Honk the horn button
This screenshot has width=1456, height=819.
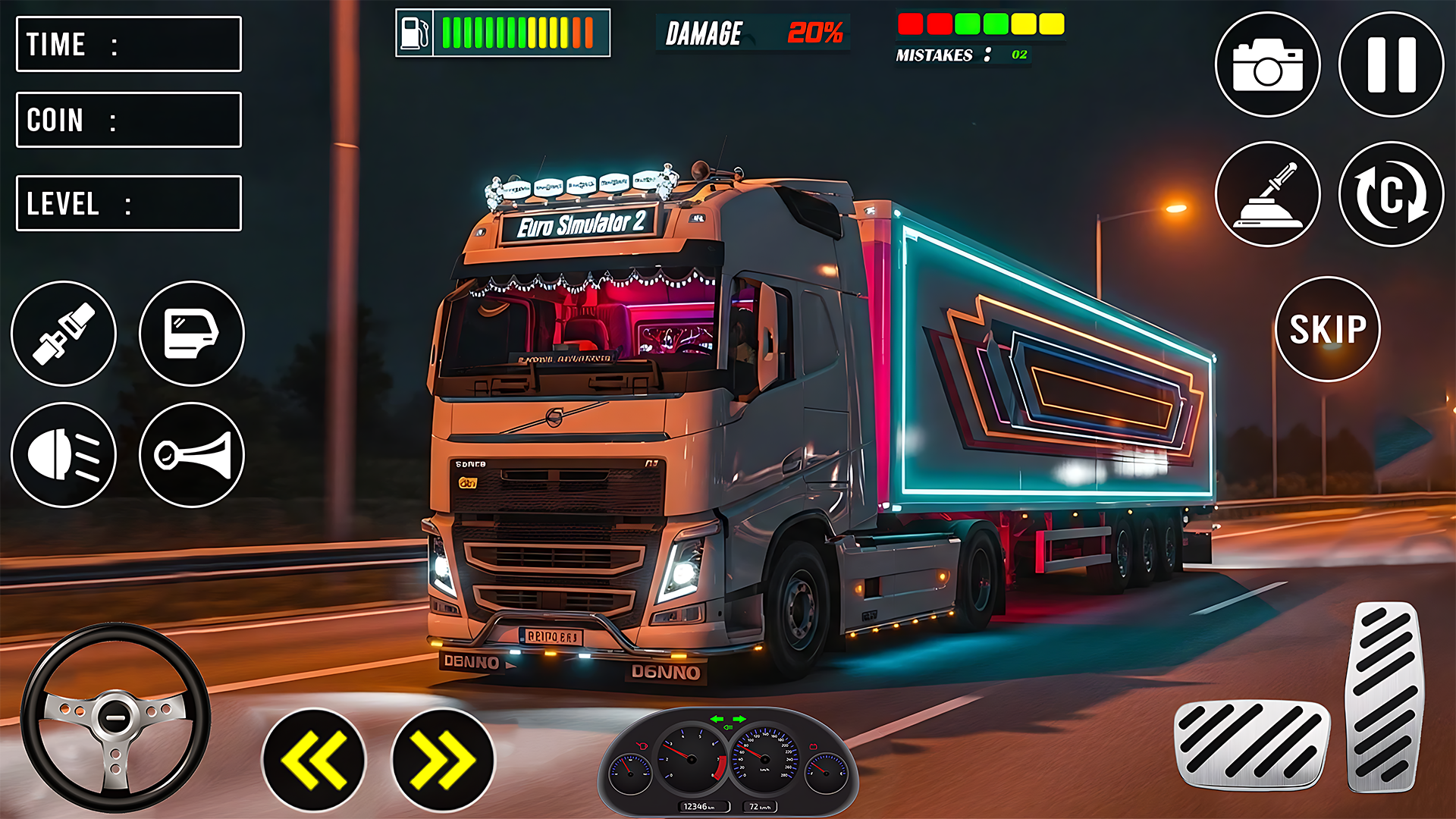(x=192, y=455)
